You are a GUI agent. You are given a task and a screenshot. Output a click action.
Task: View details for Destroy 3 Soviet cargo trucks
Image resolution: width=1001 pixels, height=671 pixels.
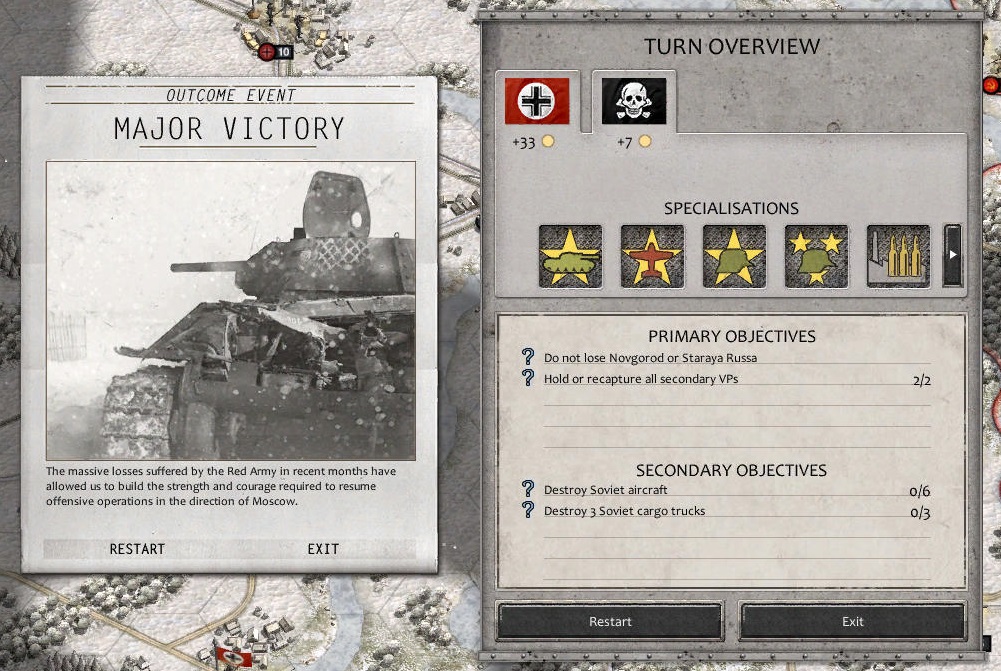coord(529,510)
